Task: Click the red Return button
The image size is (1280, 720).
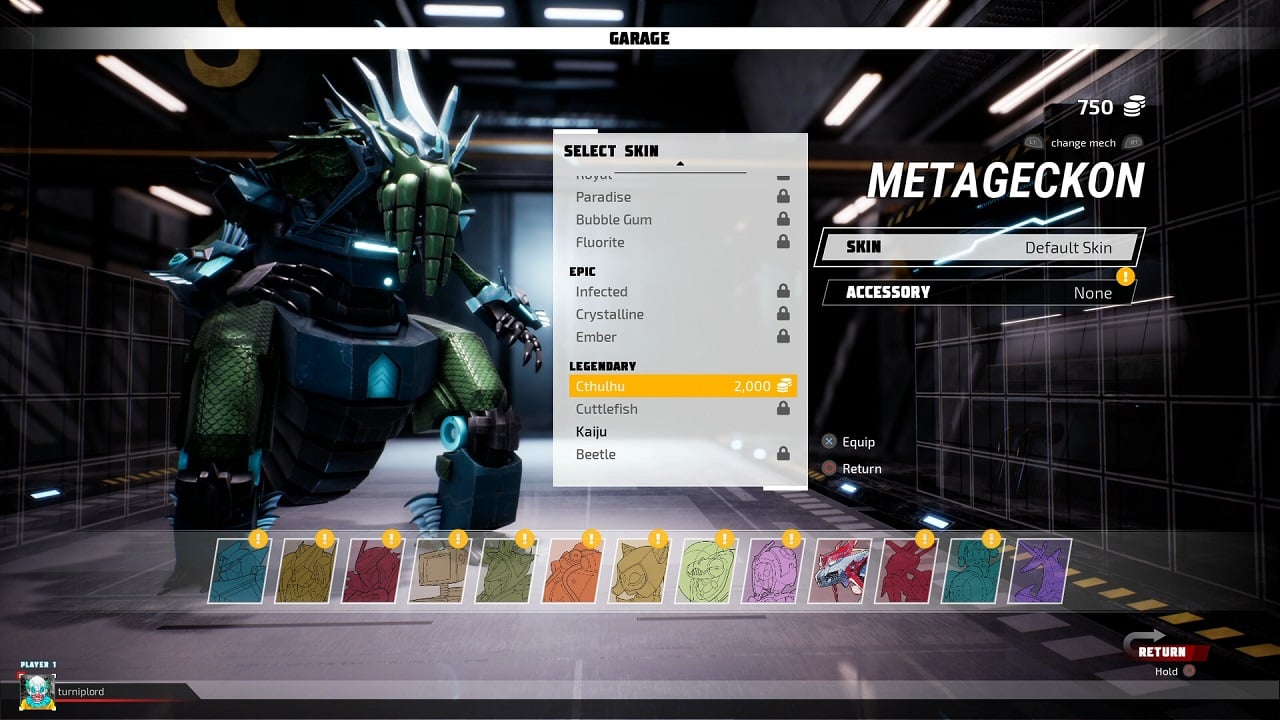Action: 1166,652
